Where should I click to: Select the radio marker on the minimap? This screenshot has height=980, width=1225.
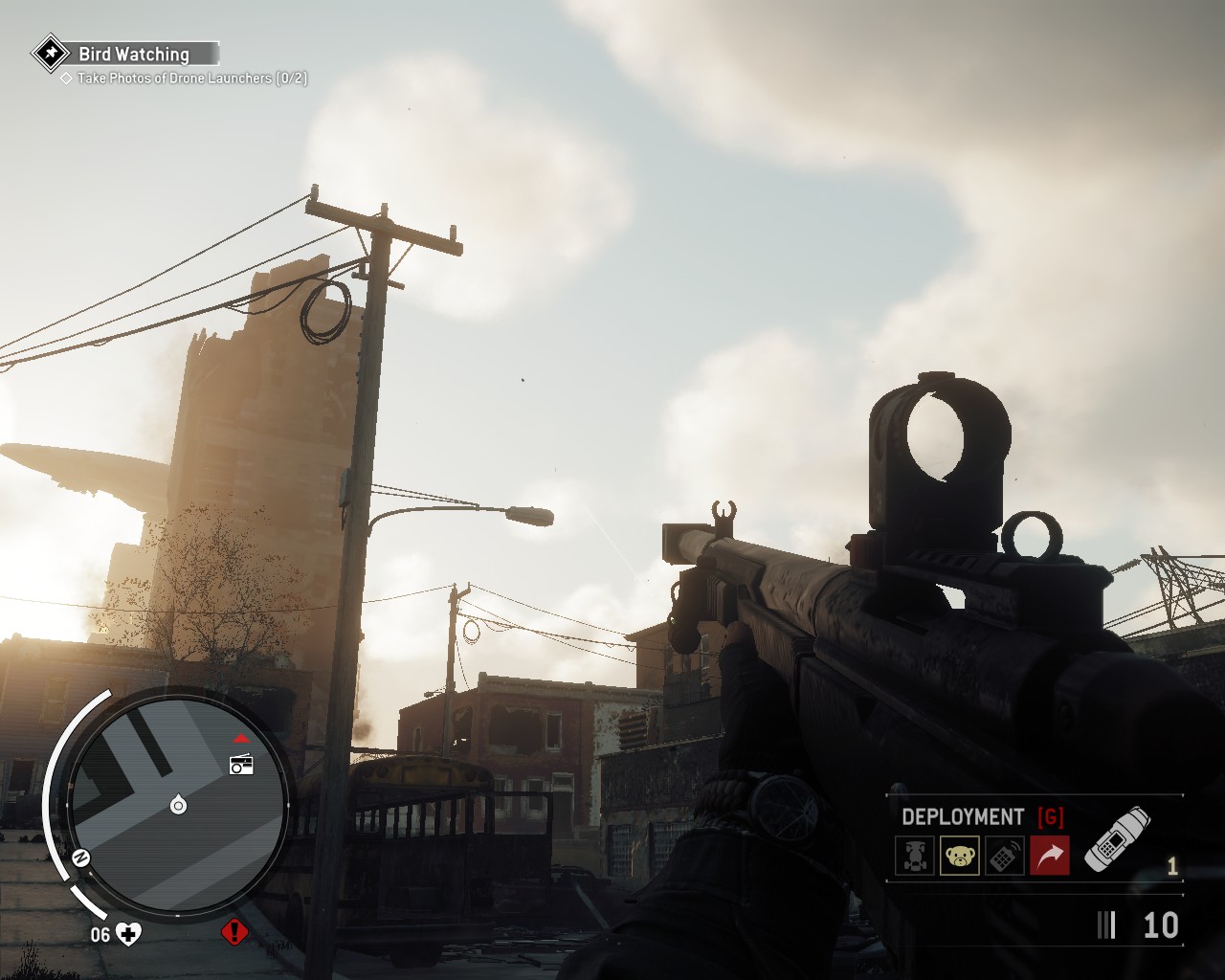tap(241, 764)
